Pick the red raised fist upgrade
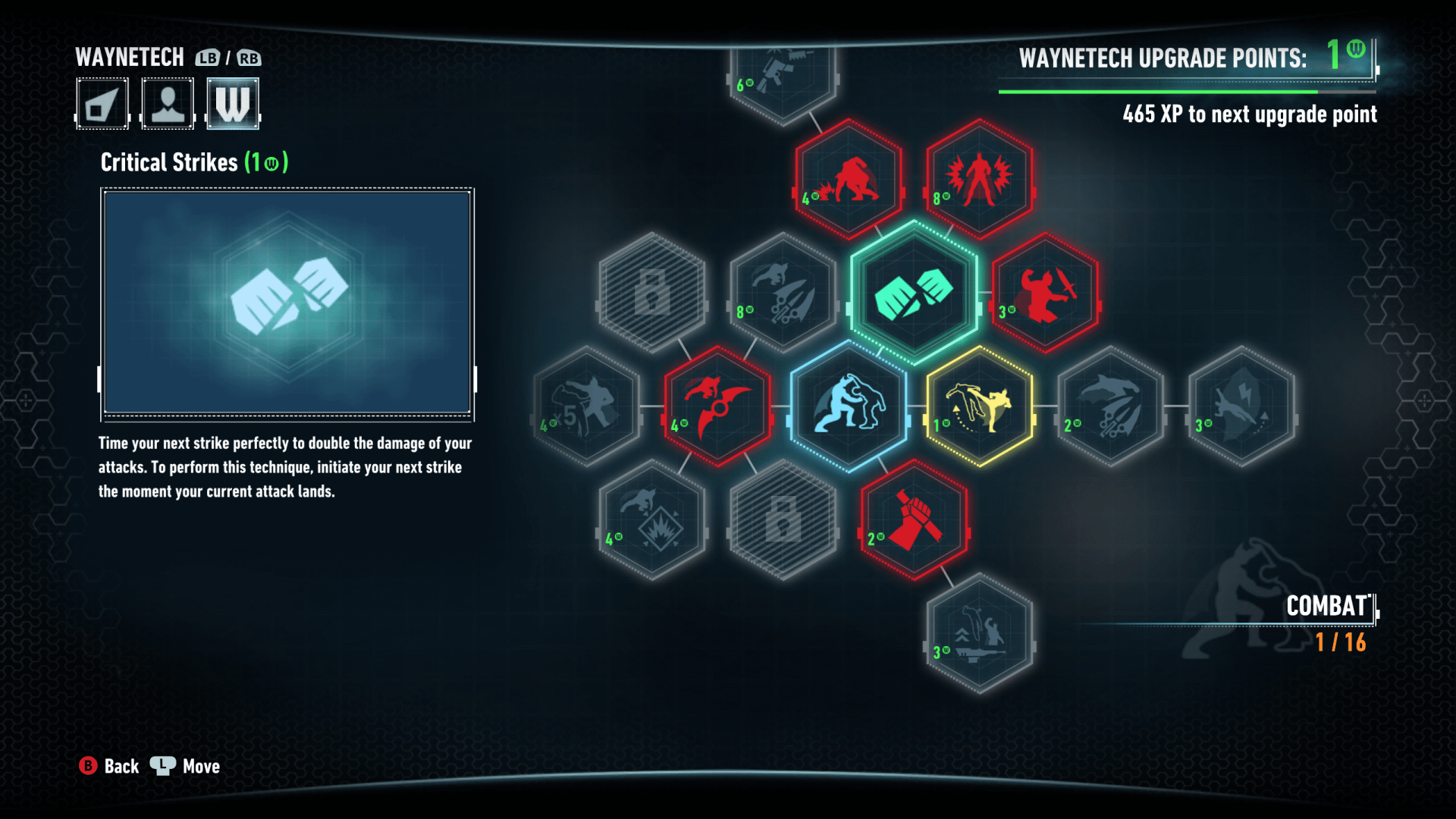The width and height of the screenshot is (1456, 819). [914, 520]
